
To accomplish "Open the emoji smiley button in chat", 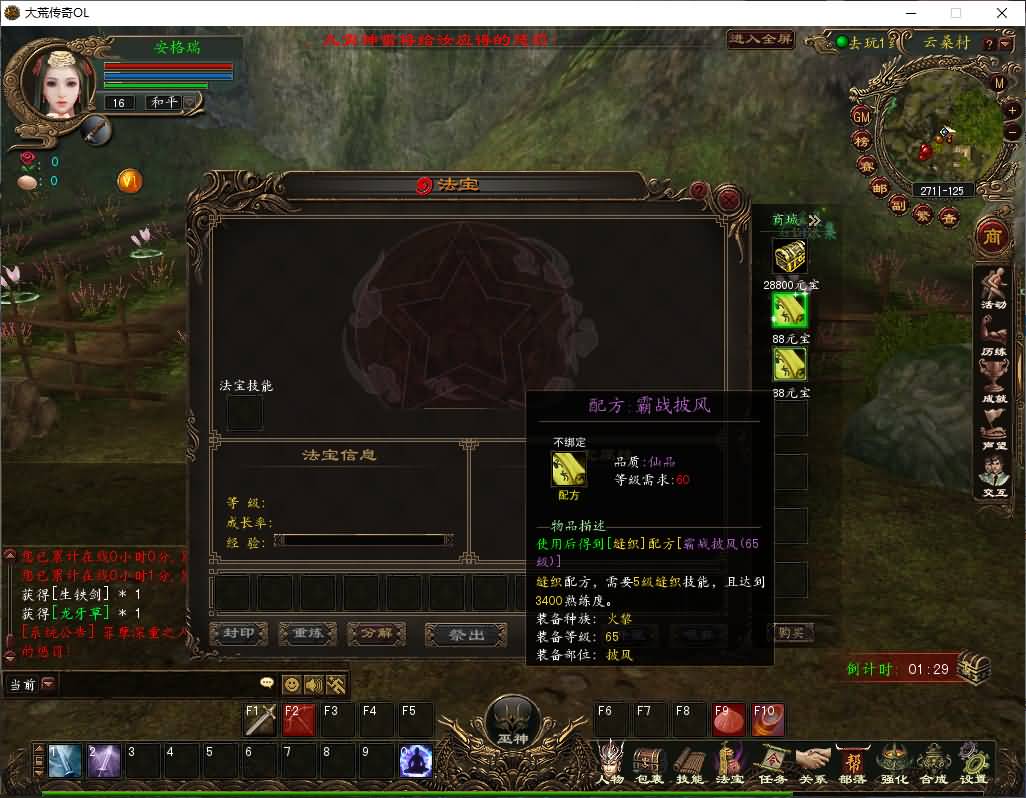I will click(292, 685).
